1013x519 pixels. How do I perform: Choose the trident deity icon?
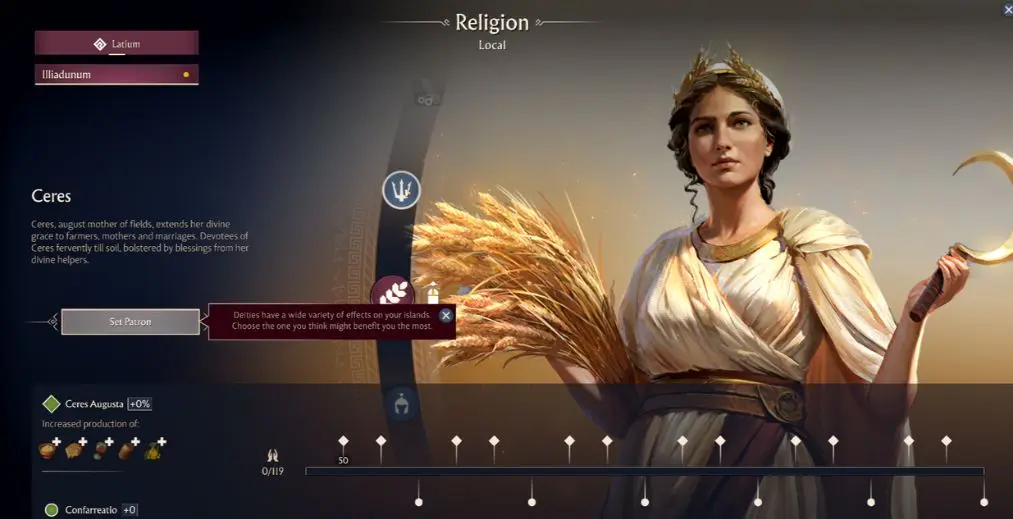point(401,189)
